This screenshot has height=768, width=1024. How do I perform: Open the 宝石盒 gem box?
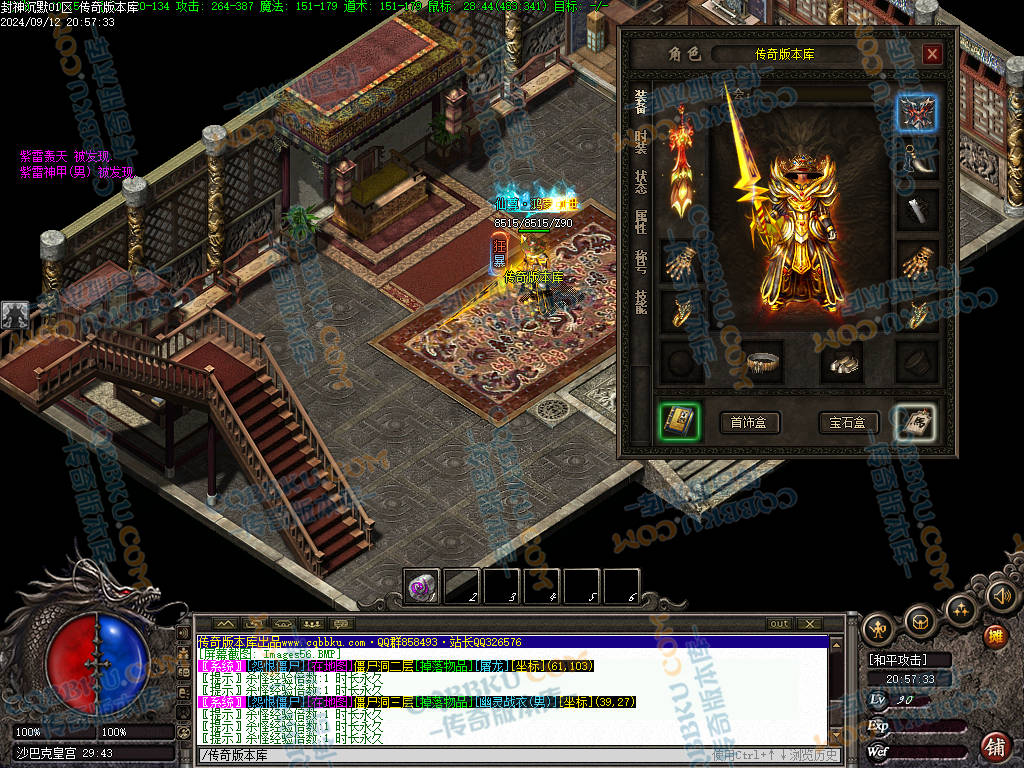point(848,423)
